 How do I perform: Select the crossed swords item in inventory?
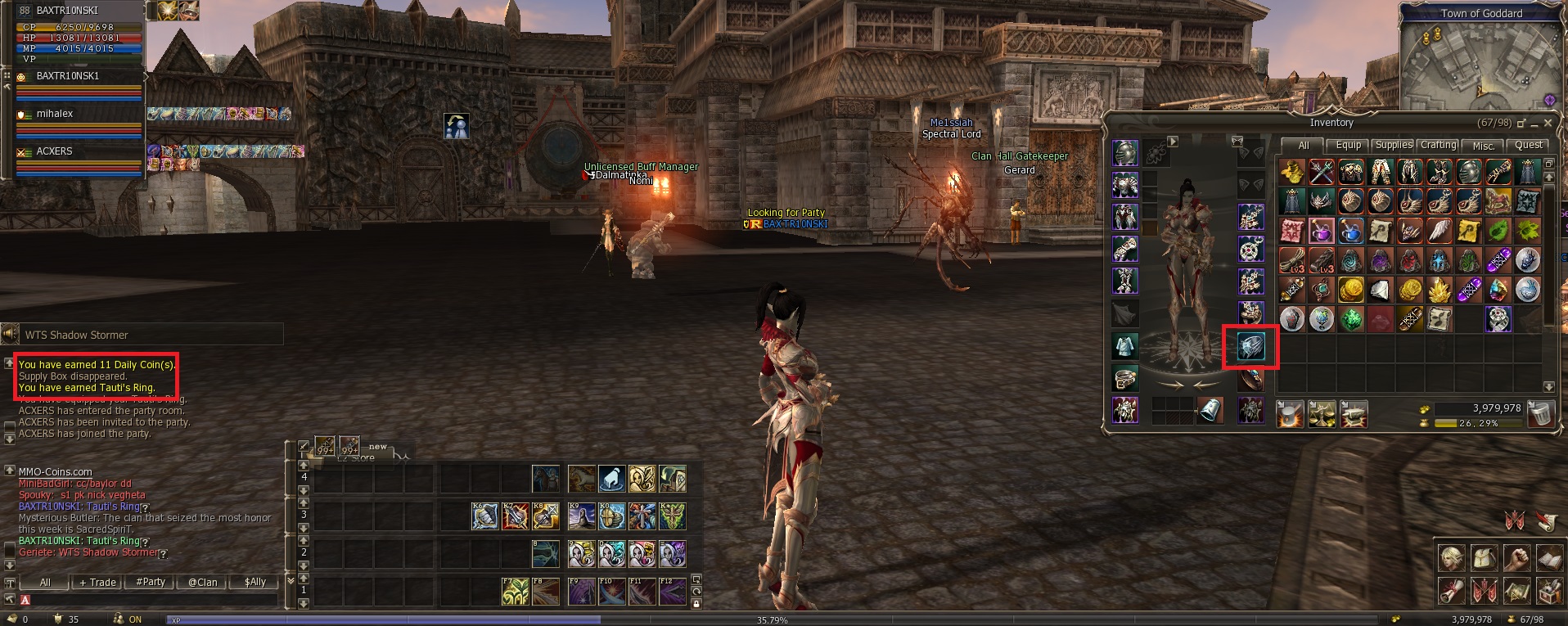tap(1322, 172)
